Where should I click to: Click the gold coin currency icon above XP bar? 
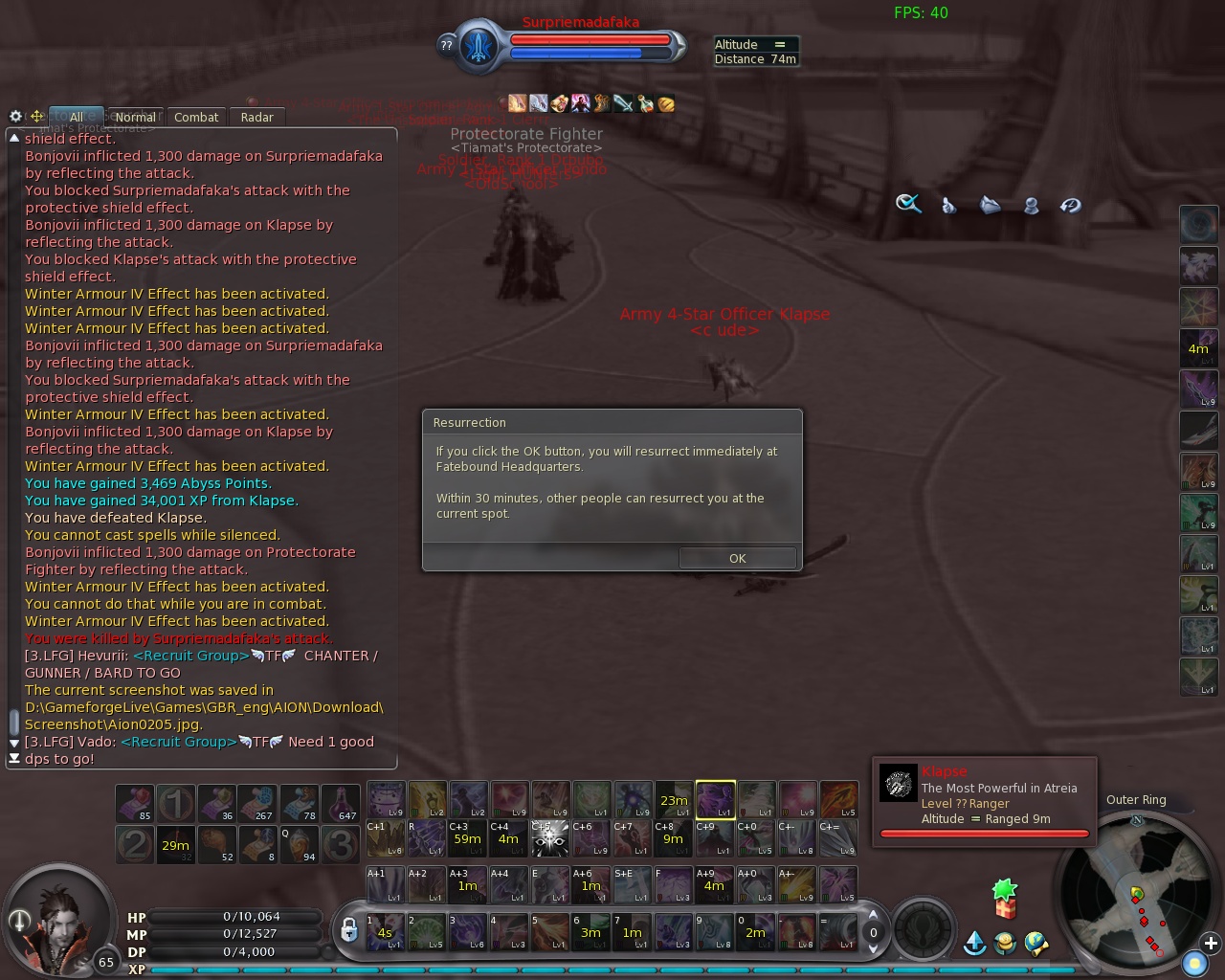click(x=1004, y=945)
